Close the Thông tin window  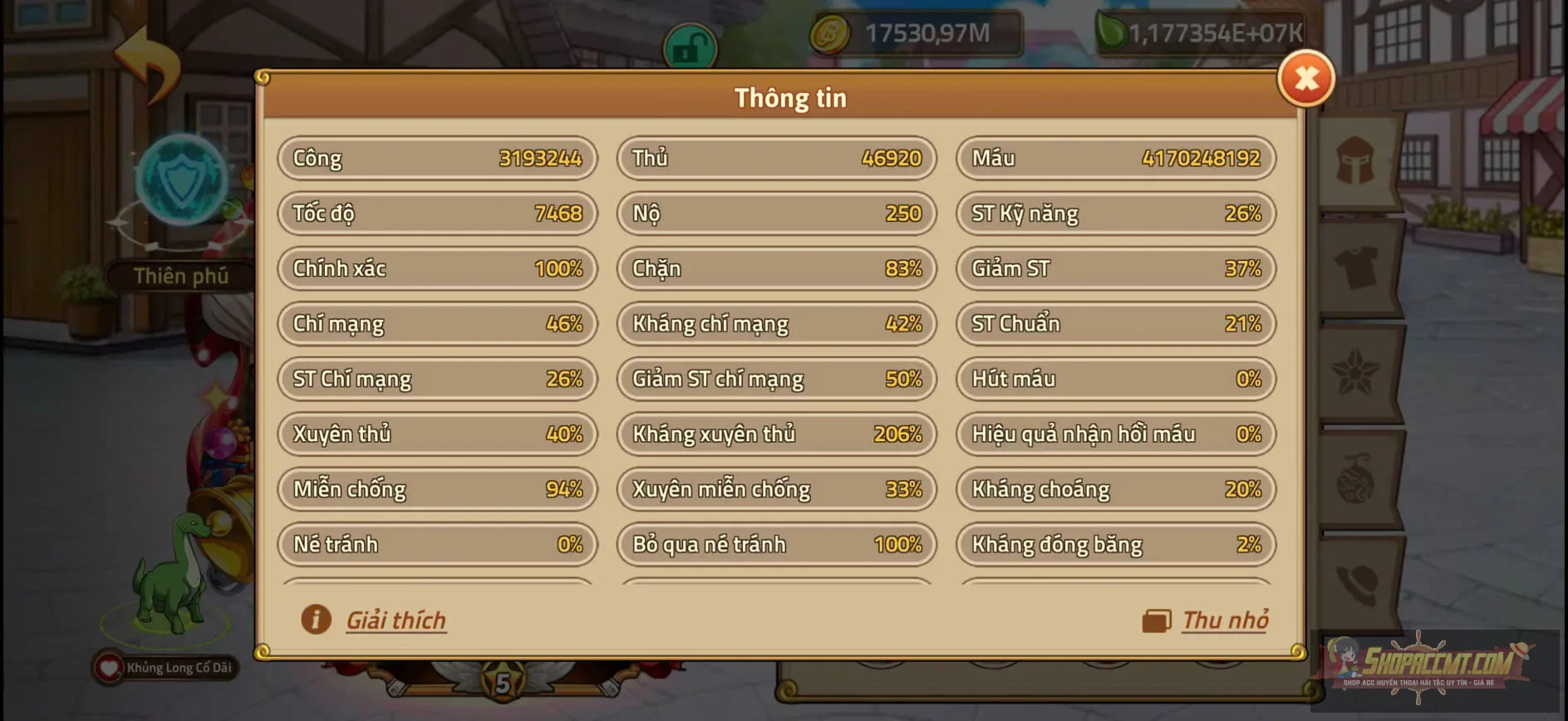1305,79
